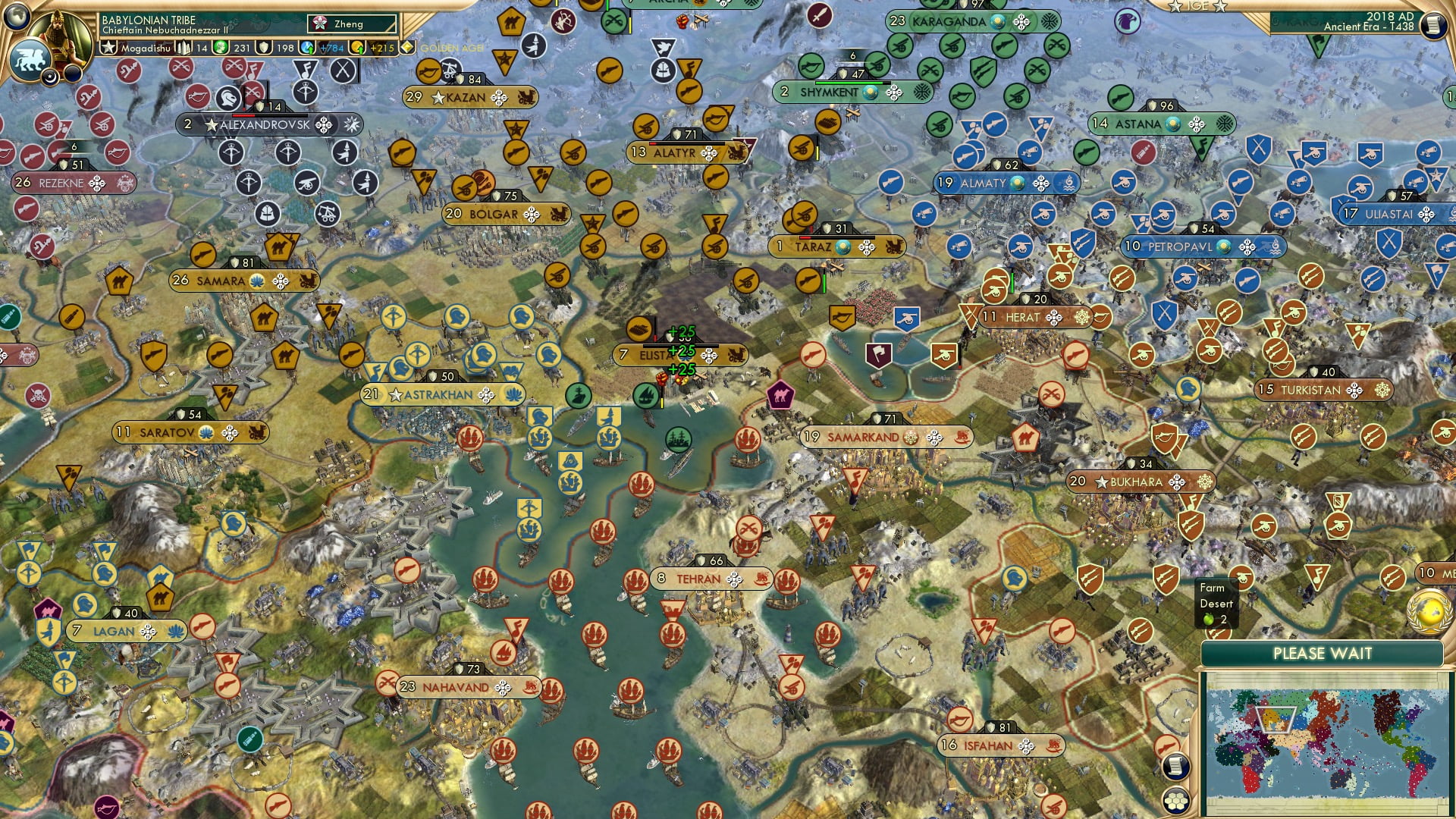Click the culture +784 indicator icon
The image size is (1456, 819).
click(307, 48)
